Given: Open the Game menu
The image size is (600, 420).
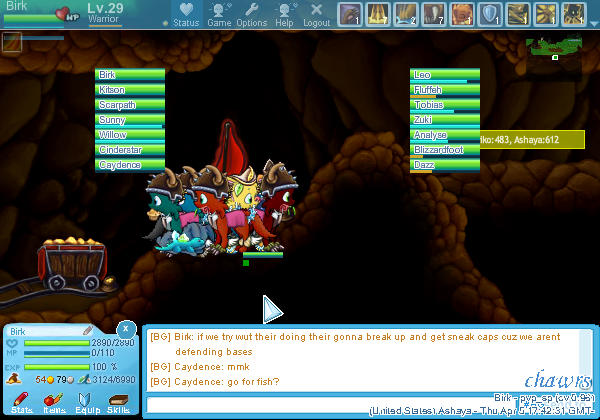Looking at the screenshot, I should click(x=219, y=15).
